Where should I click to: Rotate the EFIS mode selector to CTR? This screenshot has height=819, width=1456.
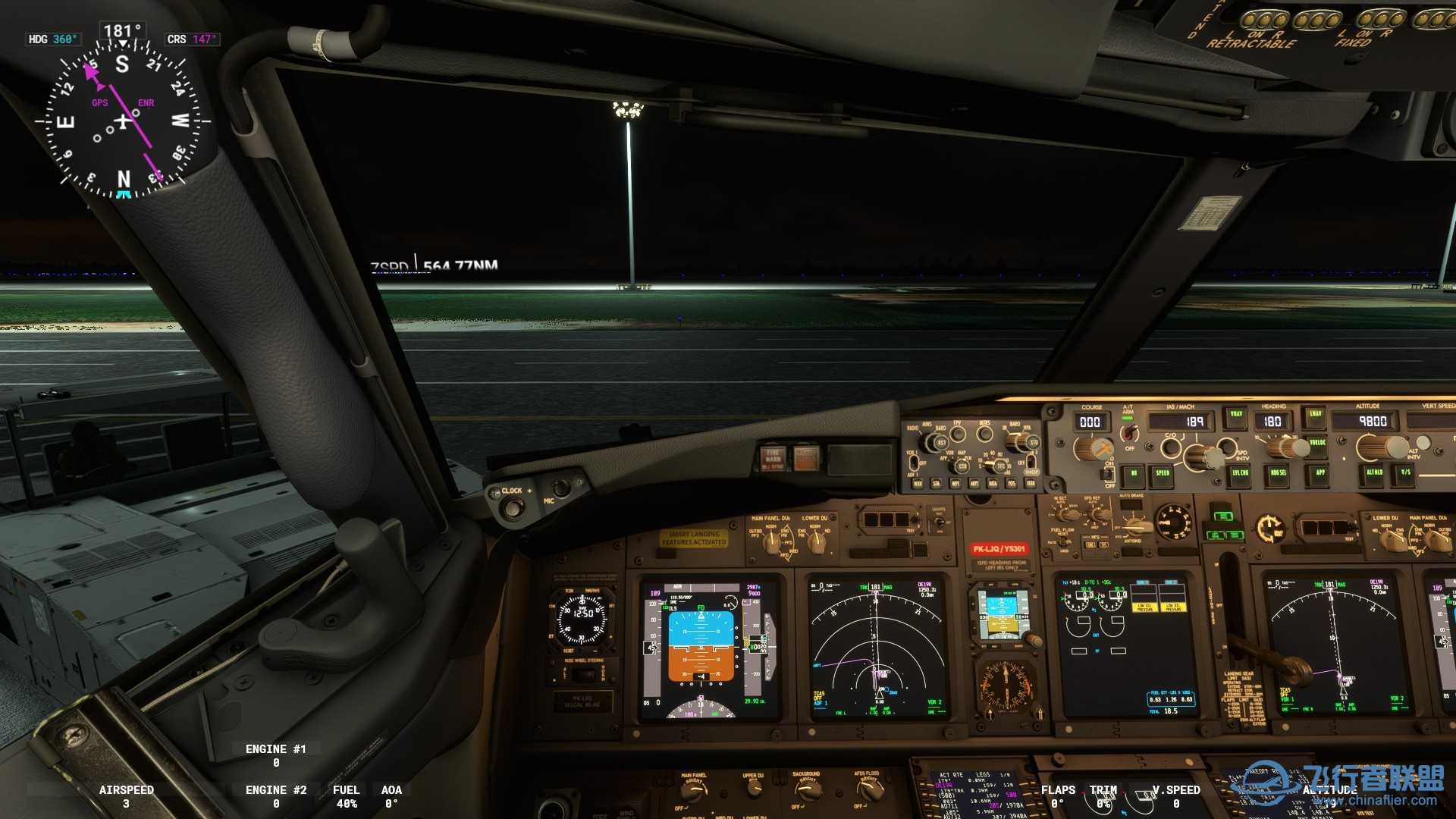pyautogui.click(x=962, y=466)
